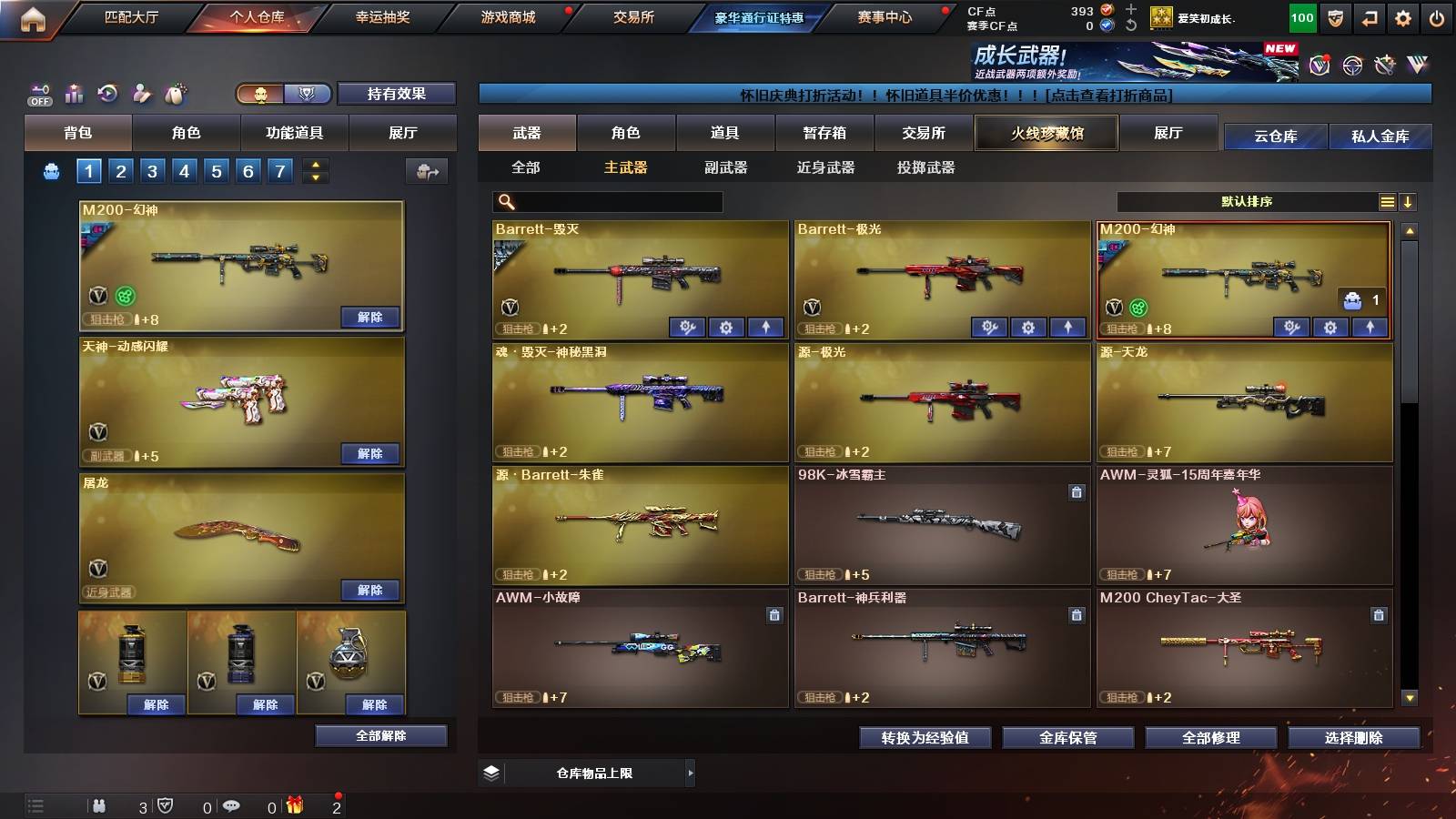Open the 游戏商城 menu at top
This screenshot has width=1456, height=819.
coord(507,17)
